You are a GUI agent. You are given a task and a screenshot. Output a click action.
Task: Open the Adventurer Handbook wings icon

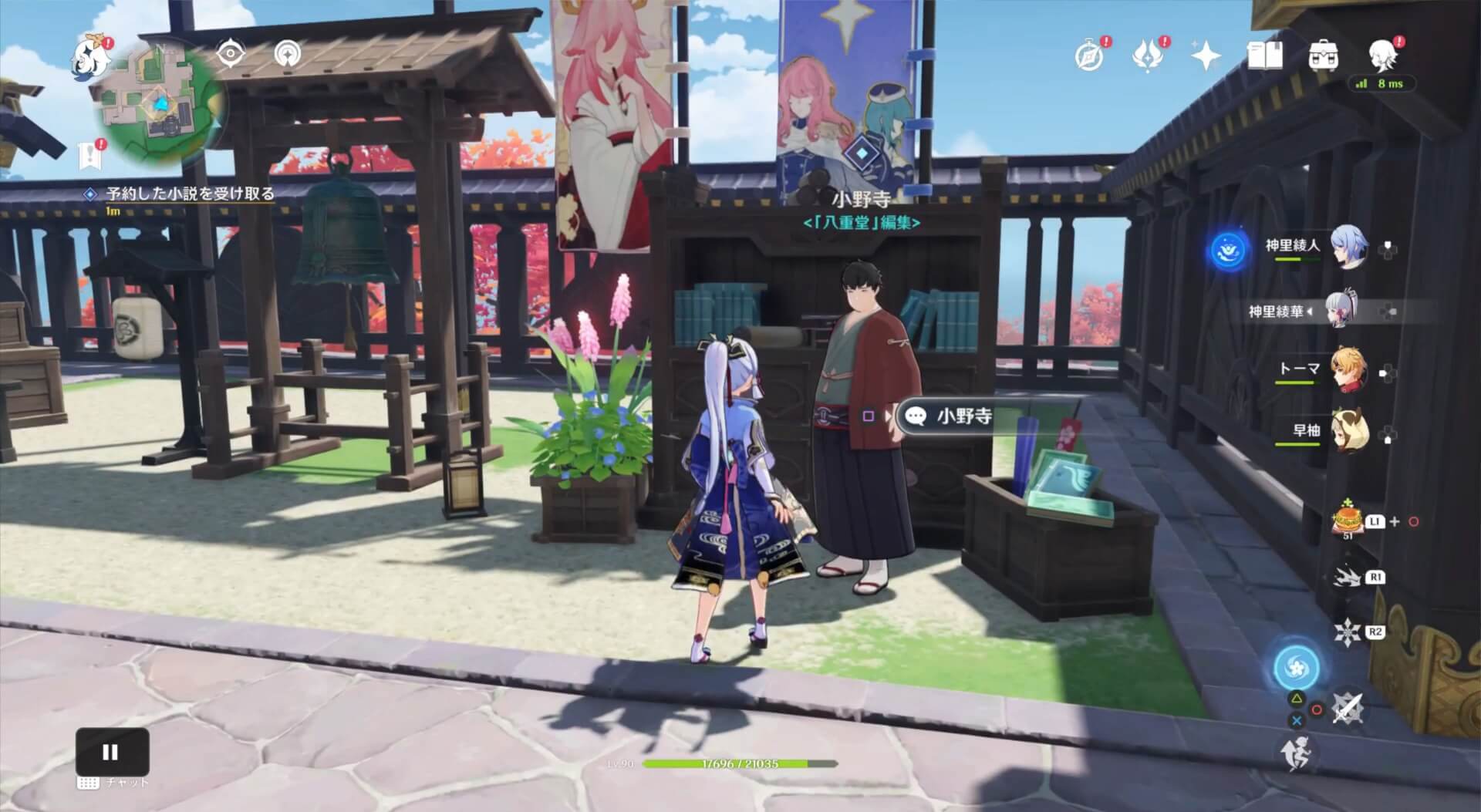tap(1149, 57)
